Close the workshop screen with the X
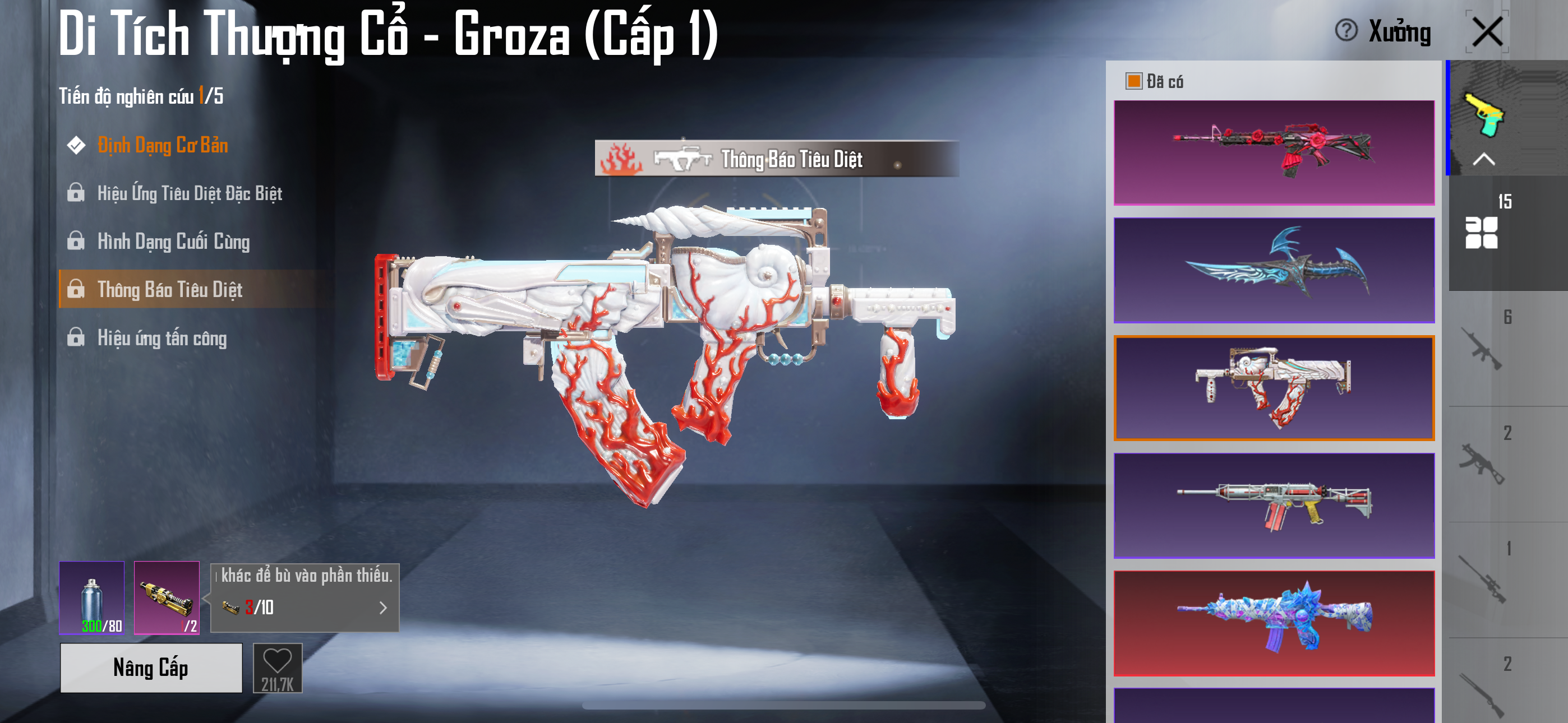This screenshot has height=723, width=1568. point(1487,31)
